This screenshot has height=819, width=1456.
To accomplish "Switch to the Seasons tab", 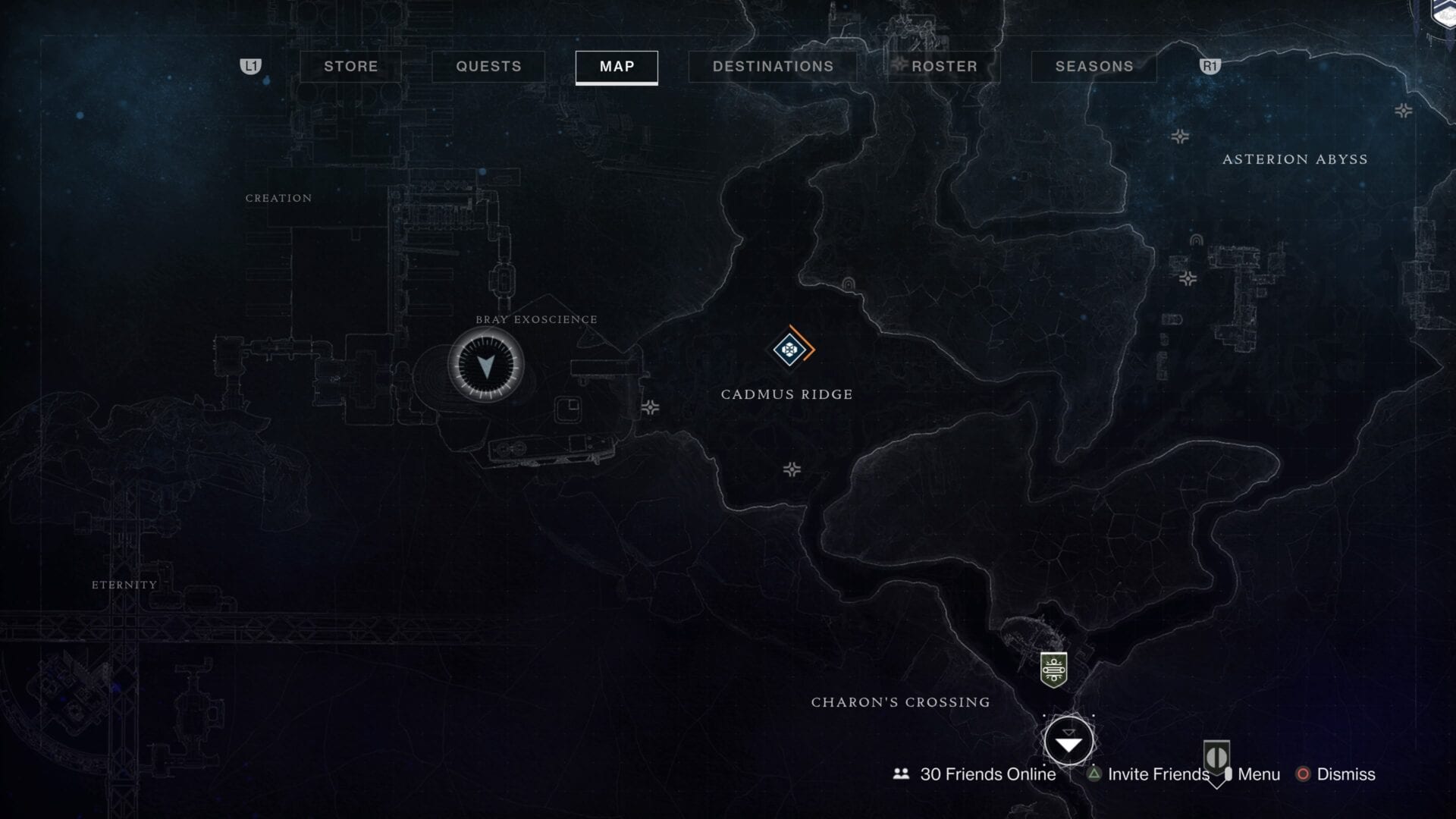I will click(x=1094, y=67).
